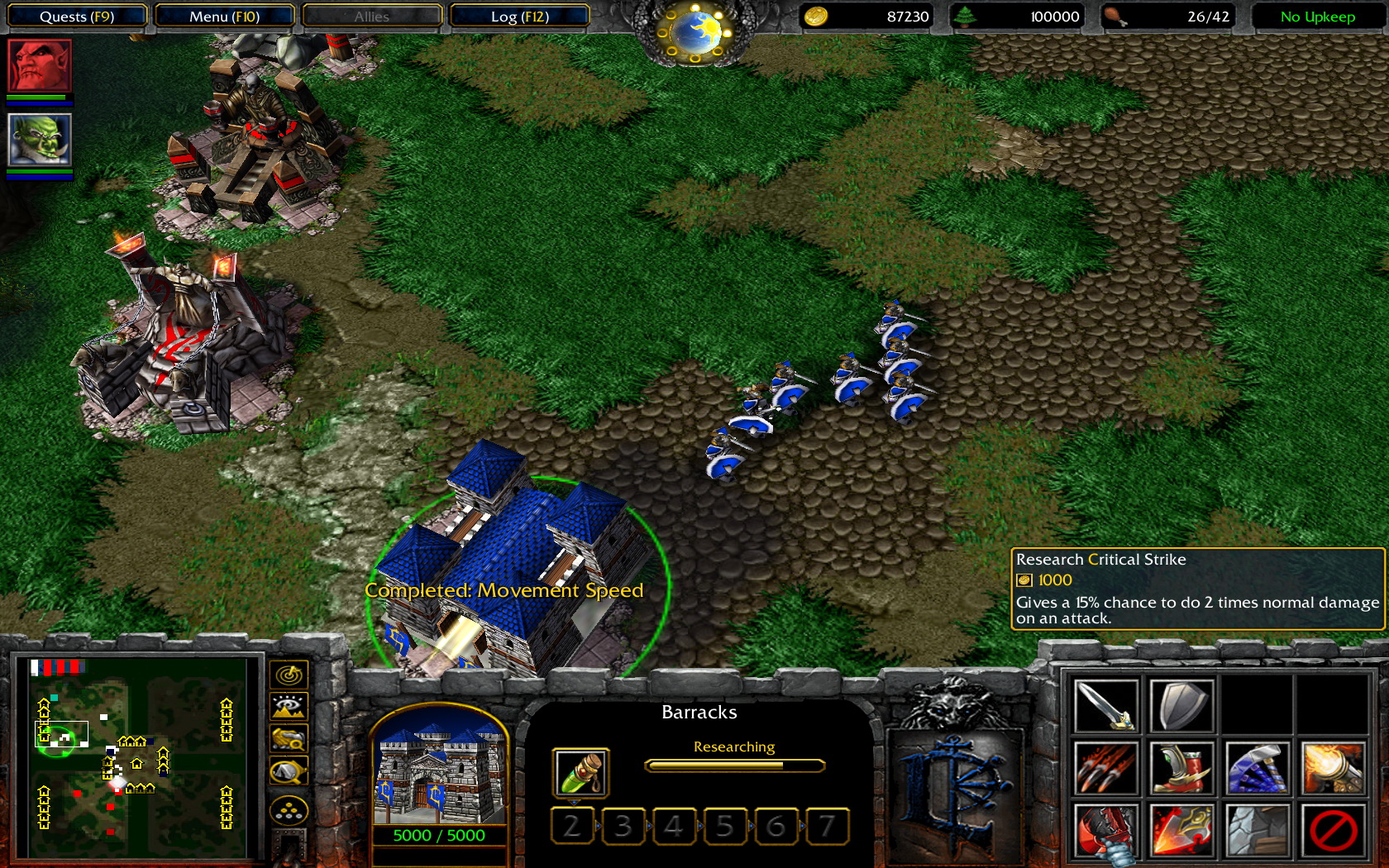This screenshot has width=1389, height=868.
Task: Research the Critical Strike upgrade
Action: (1182, 831)
